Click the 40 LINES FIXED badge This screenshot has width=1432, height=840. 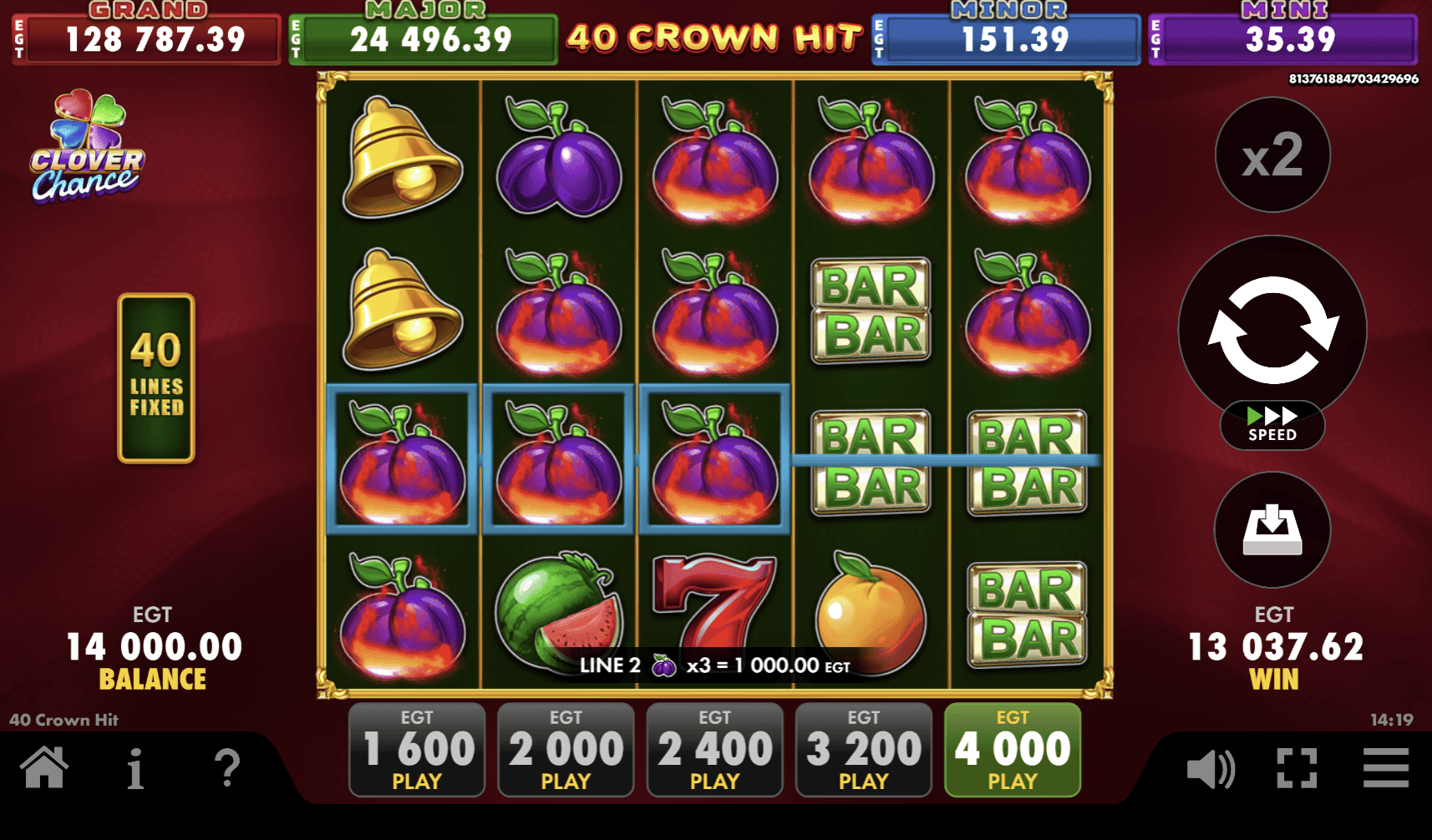pyautogui.click(x=156, y=377)
